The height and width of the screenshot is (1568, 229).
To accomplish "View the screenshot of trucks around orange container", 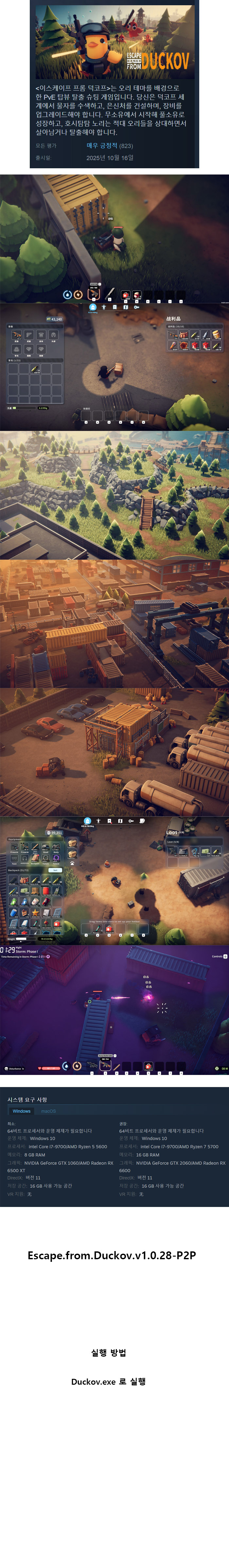I will [x=114, y=752].
